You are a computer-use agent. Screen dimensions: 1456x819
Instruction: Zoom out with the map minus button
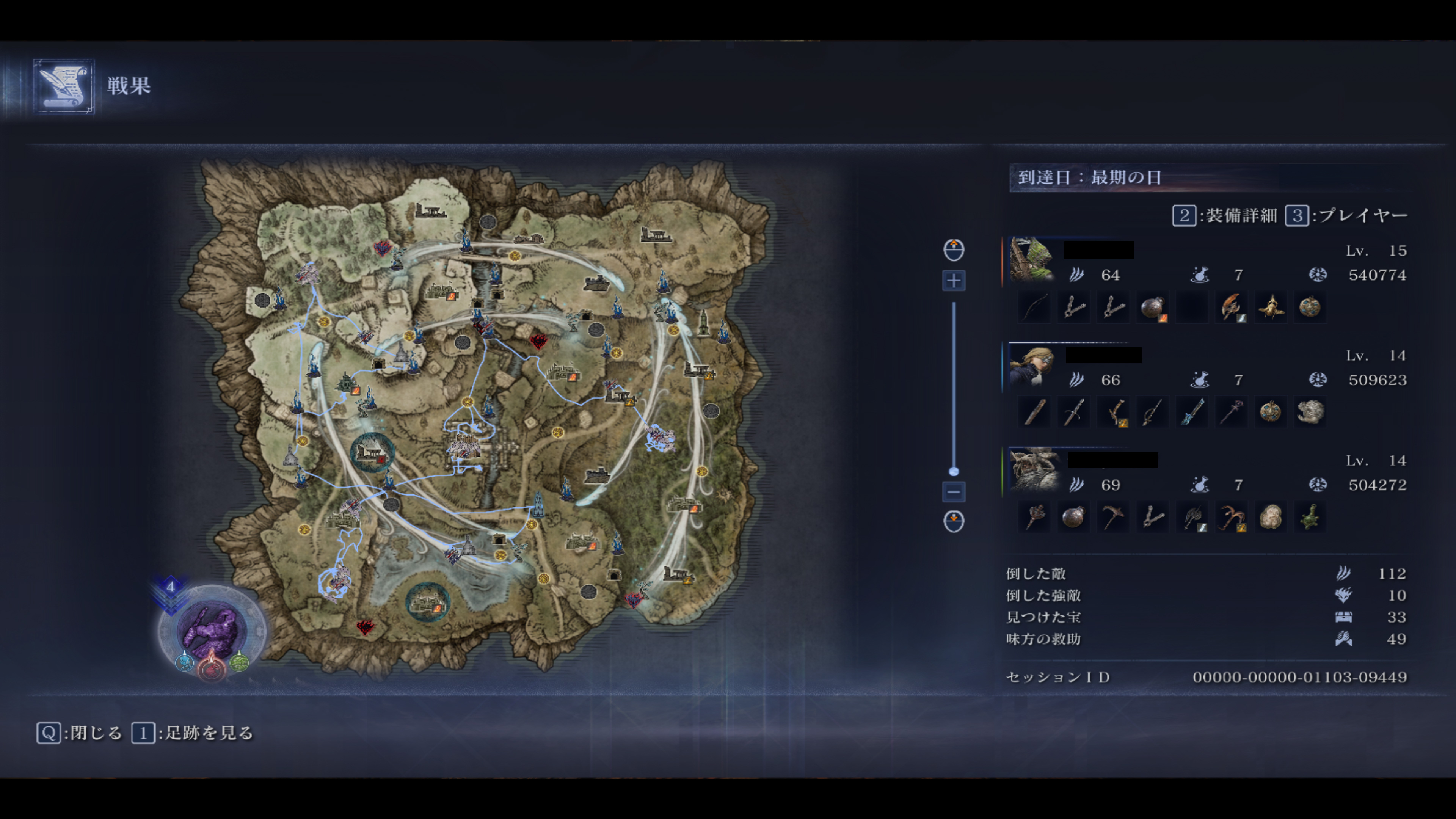(954, 492)
